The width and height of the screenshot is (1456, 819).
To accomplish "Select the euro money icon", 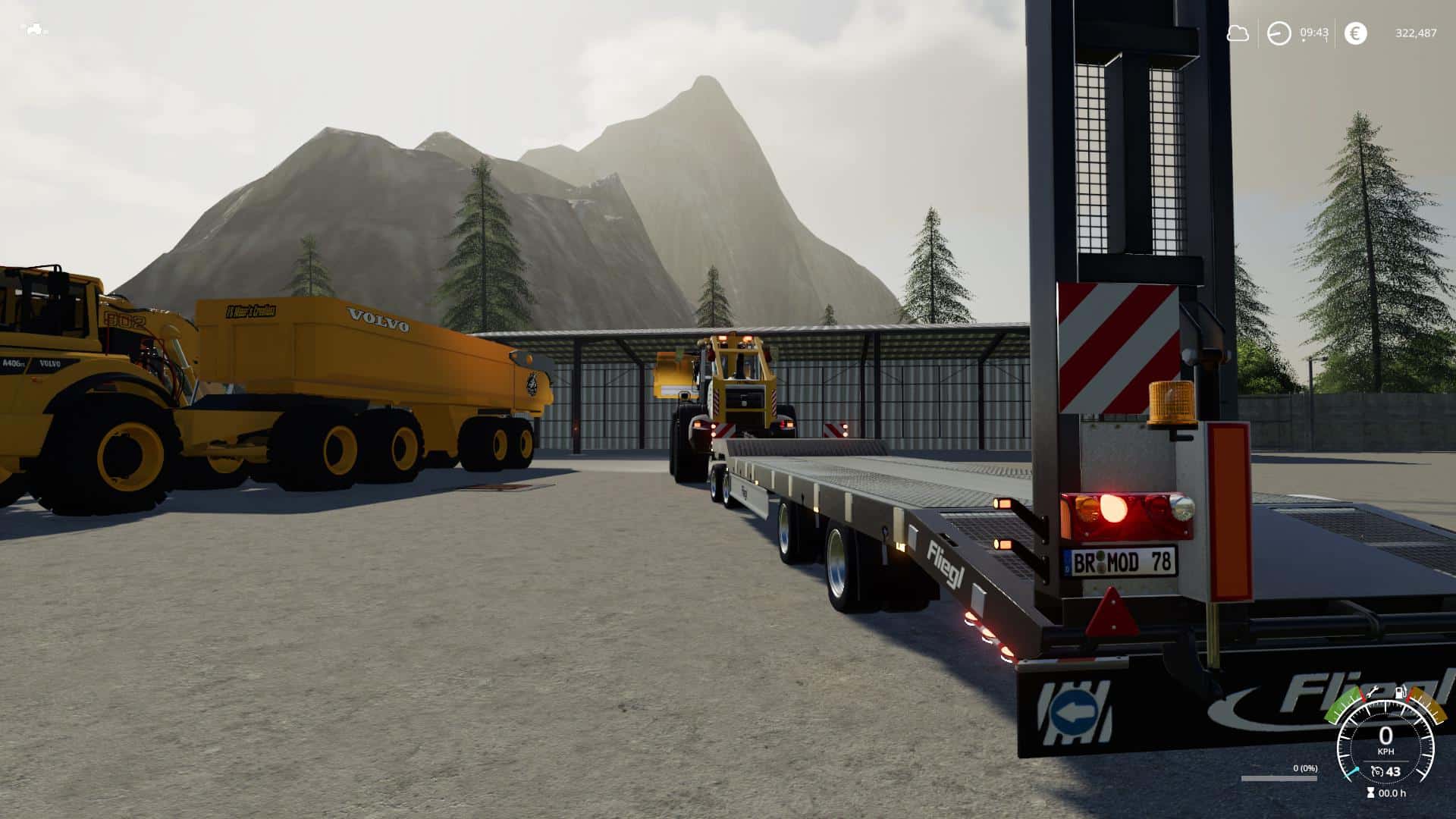I will 1355,33.
